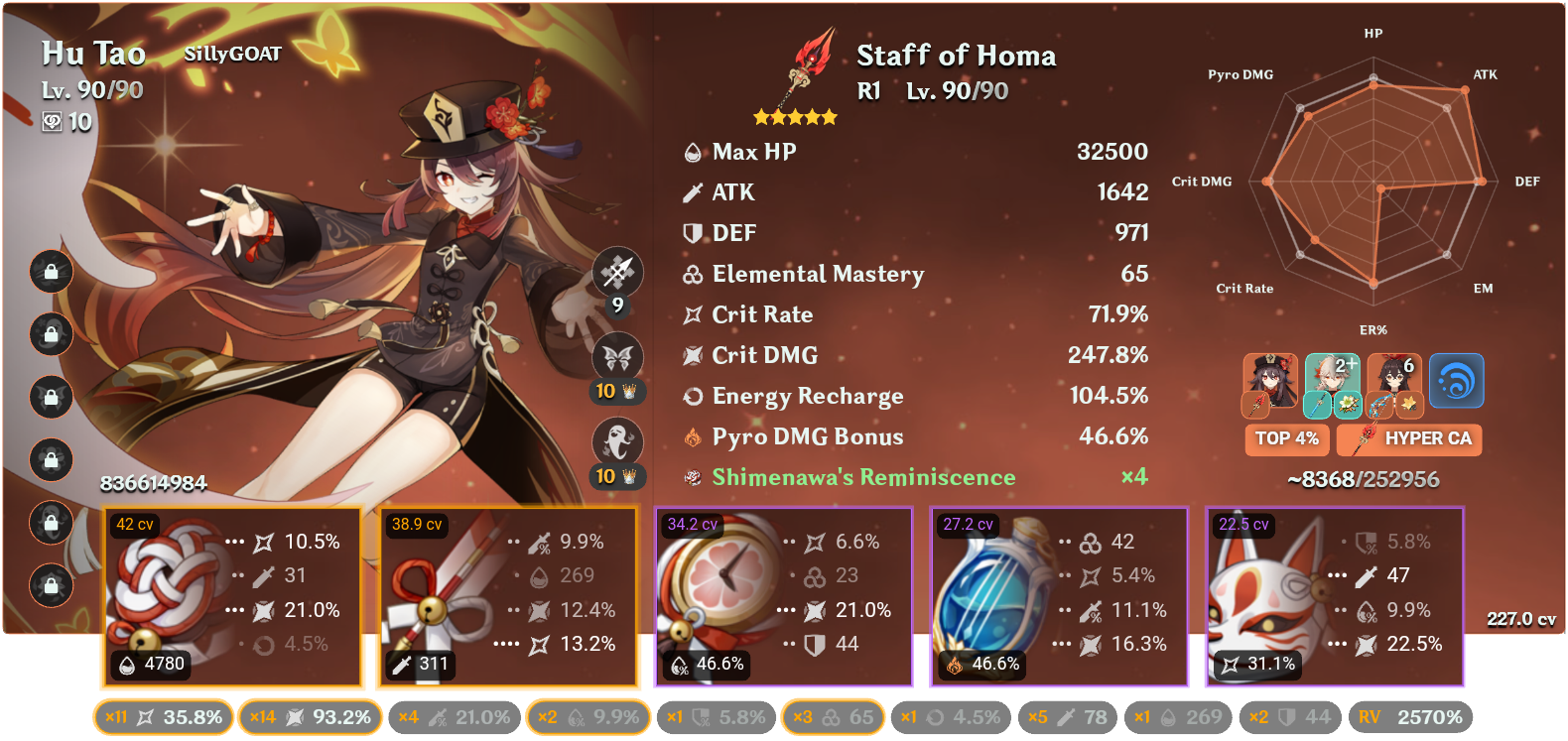The width and height of the screenshot is (1568, 741).
Task: Expand the 2+ badge on Kazuha's portrait
Action: pyautogui.click(x=1345, y=365)
